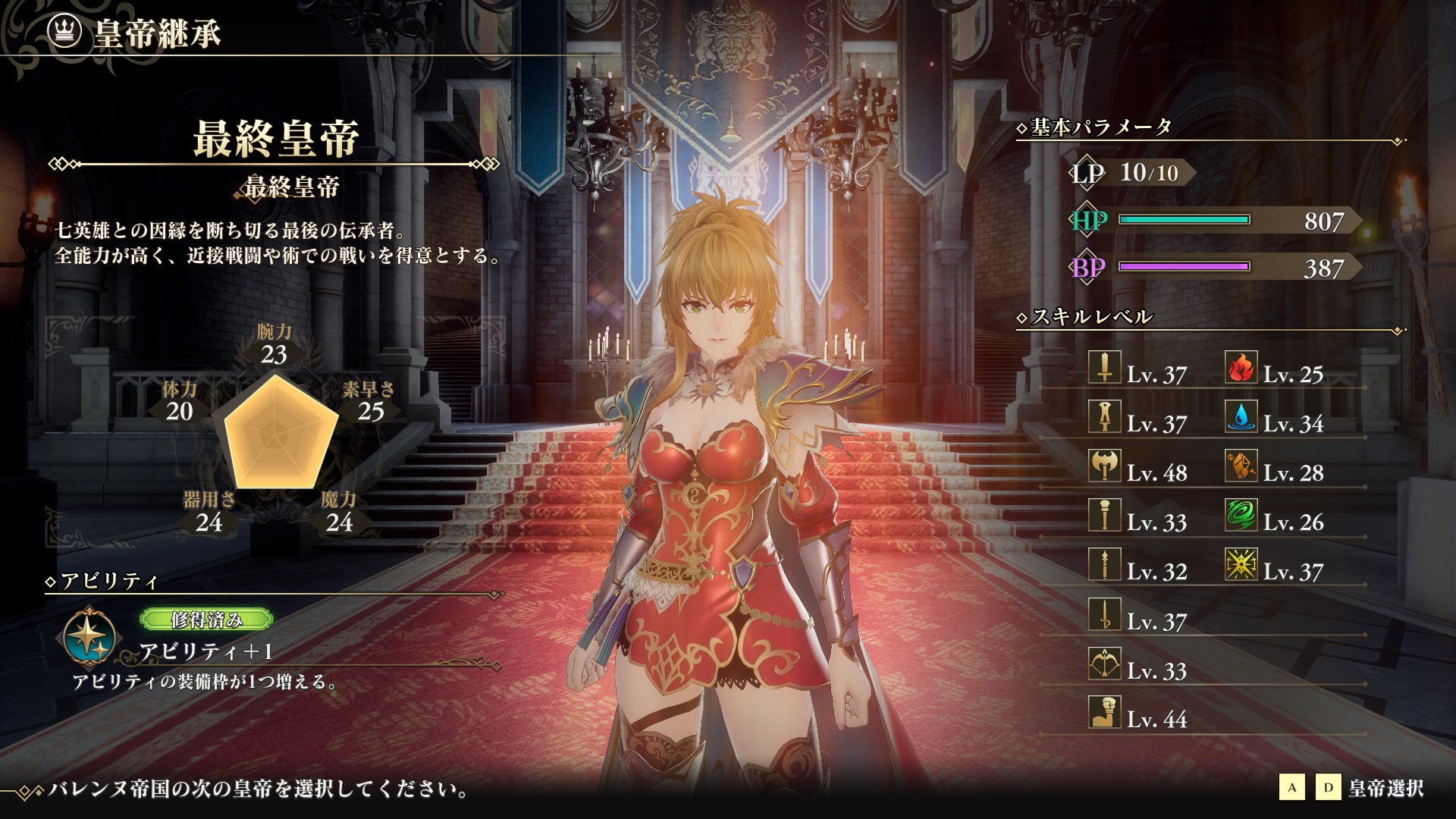The width and height of the screenshot is (1456, 819).
Task: Click the martial arts fist icon
Action: point(1104,713)
